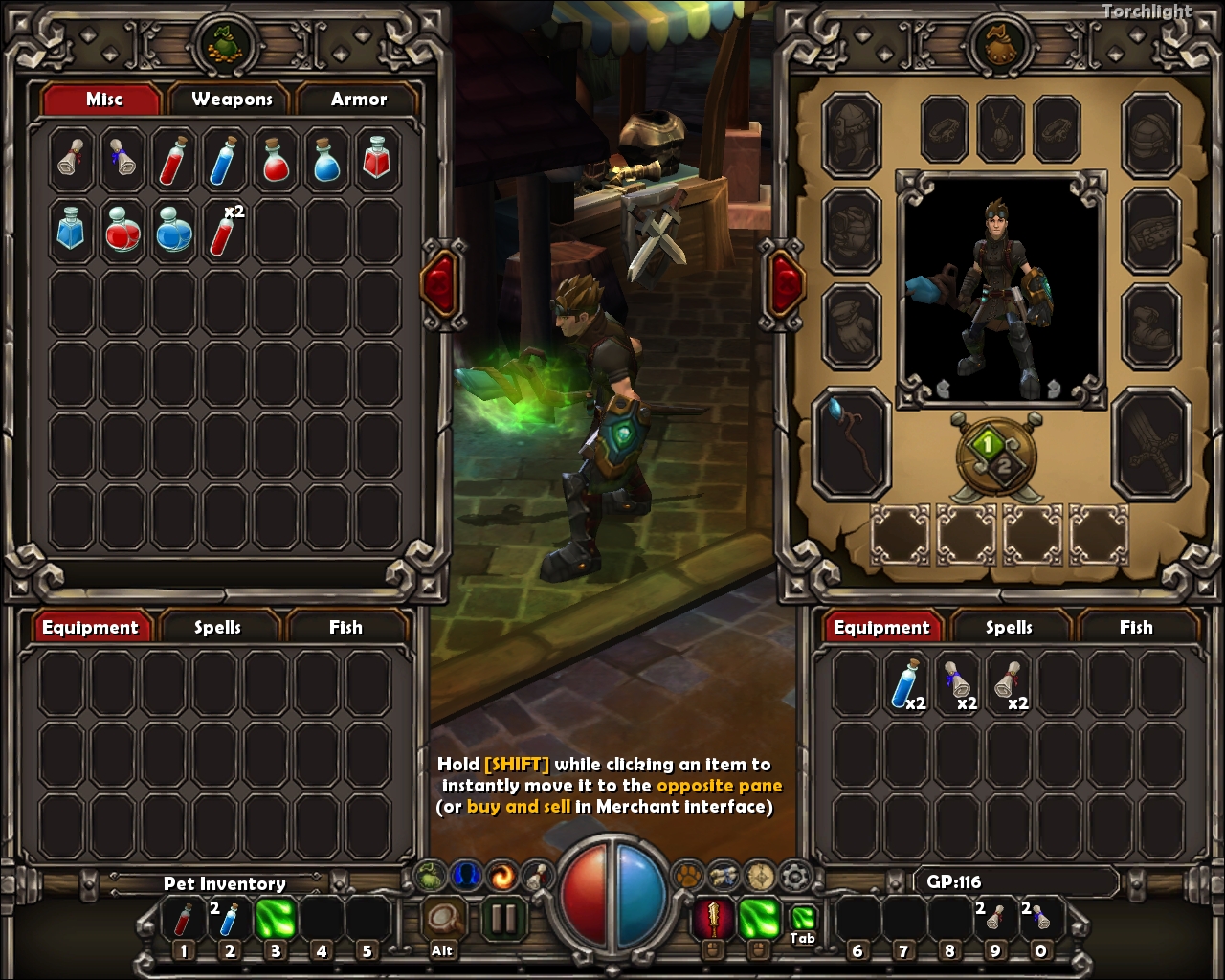Open the pet paw menu icon
This screenshot has width=1225, height=980.
[x=687, y=874]
